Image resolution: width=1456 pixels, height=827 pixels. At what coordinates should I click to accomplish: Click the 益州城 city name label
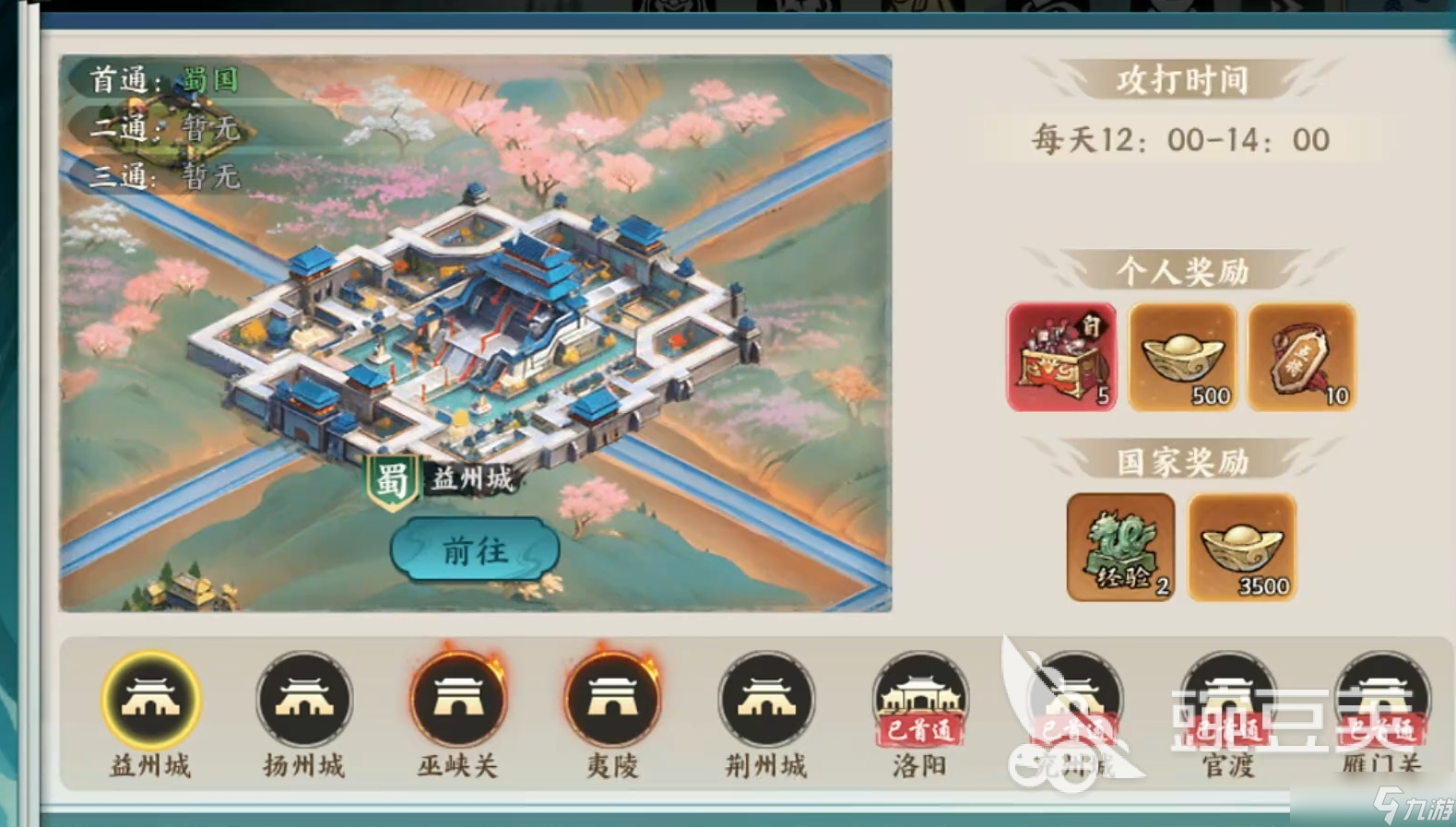pyautogui.click(x=472, y=478)
